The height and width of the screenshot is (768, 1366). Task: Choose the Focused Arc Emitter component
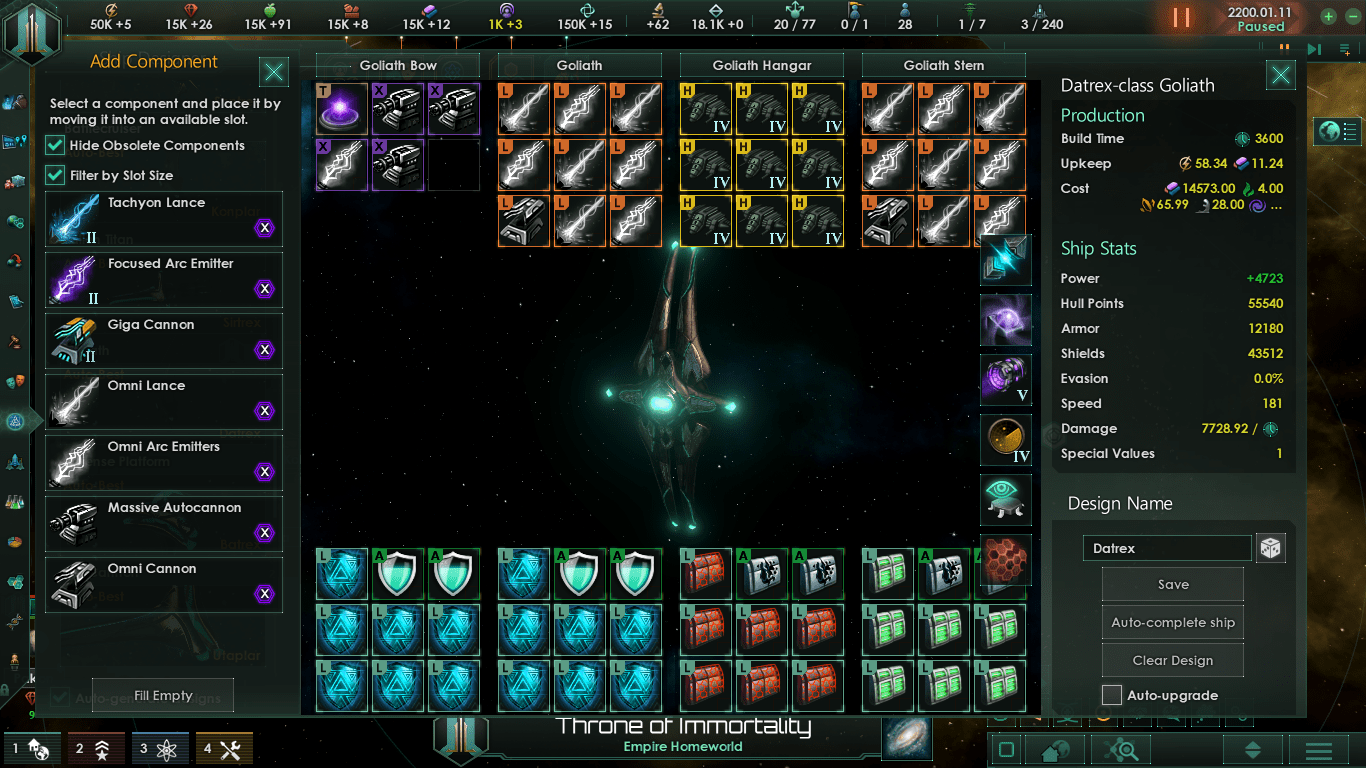click(x=164, y=279)
